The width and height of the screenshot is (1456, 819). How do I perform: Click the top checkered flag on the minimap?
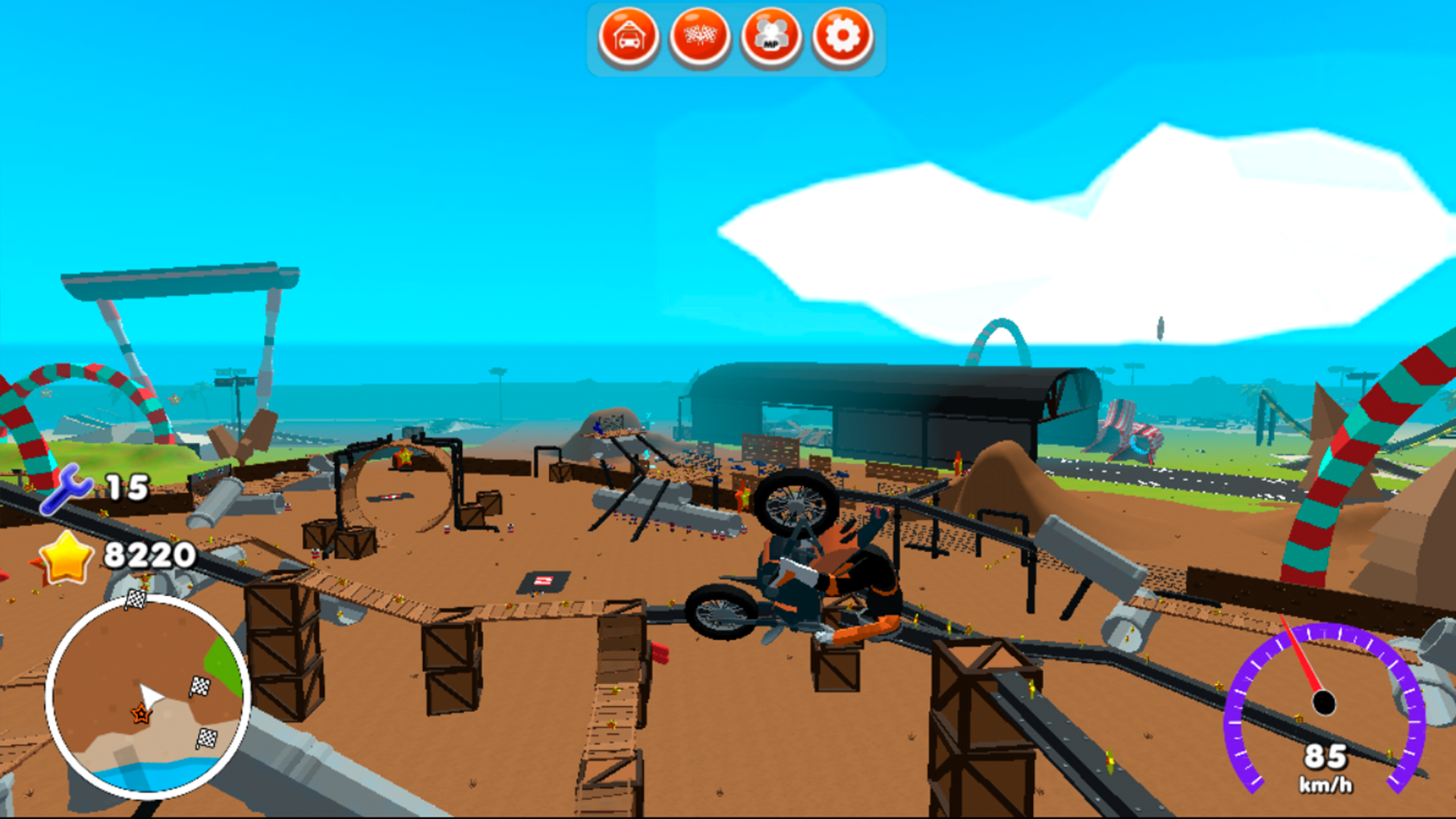coord(135,598)
